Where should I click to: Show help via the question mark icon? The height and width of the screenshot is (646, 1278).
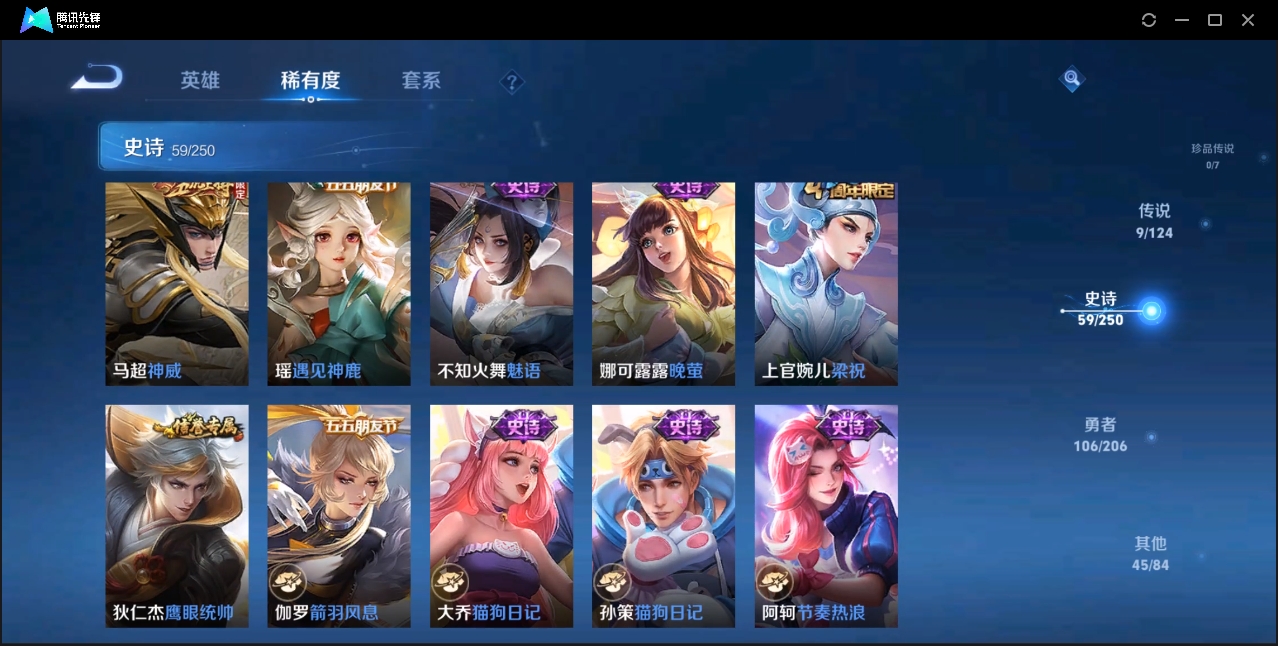(x=512, y=82)
